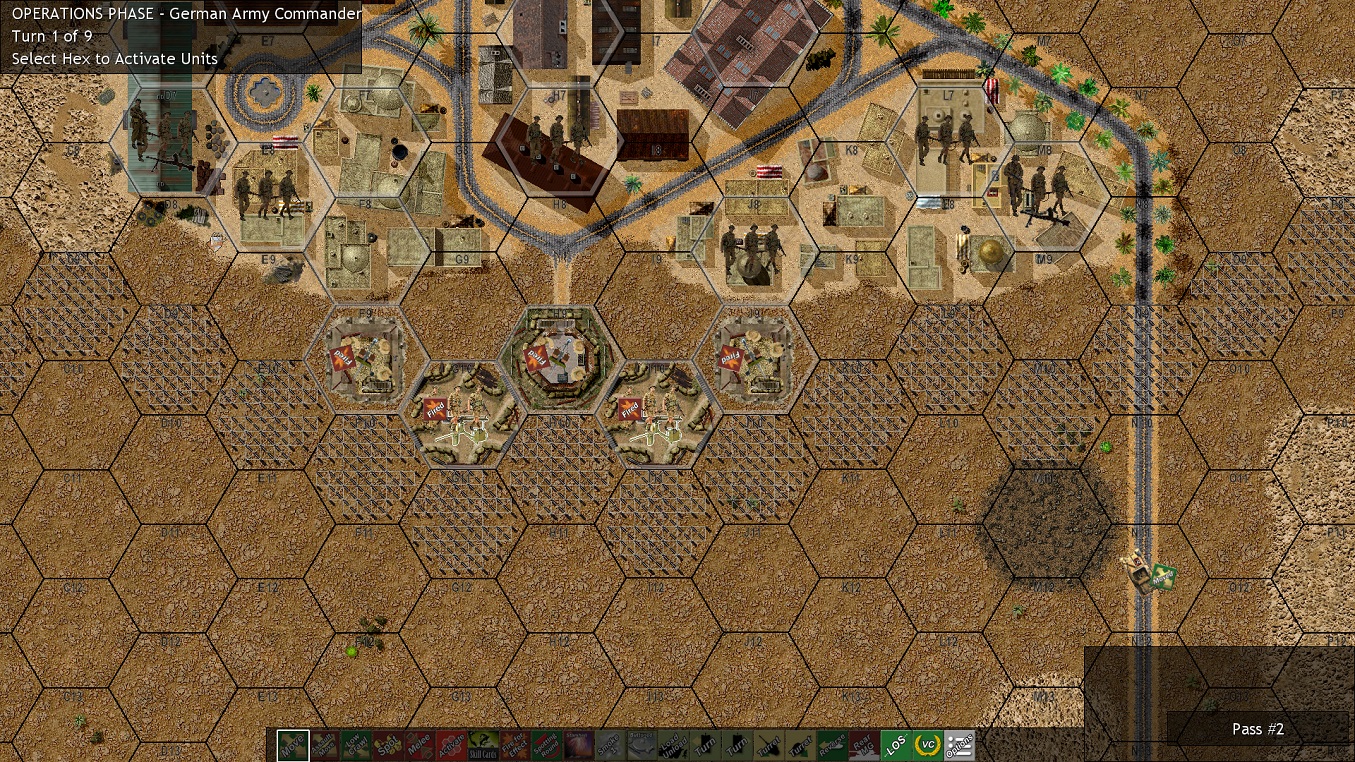Click the Assault Move icon

(x=322, y=744)
